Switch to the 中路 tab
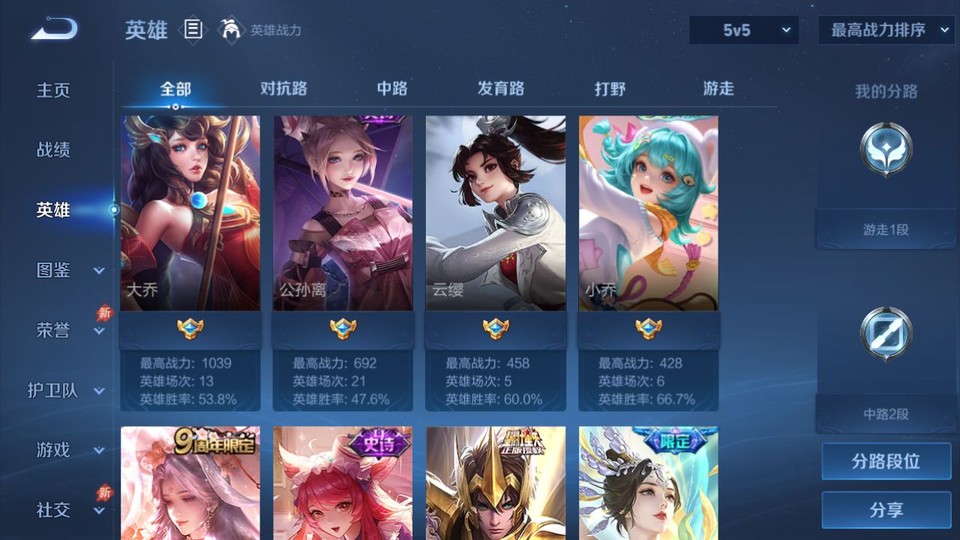The height and width of the screenshot is (540, 960). (x=392, y=89)
